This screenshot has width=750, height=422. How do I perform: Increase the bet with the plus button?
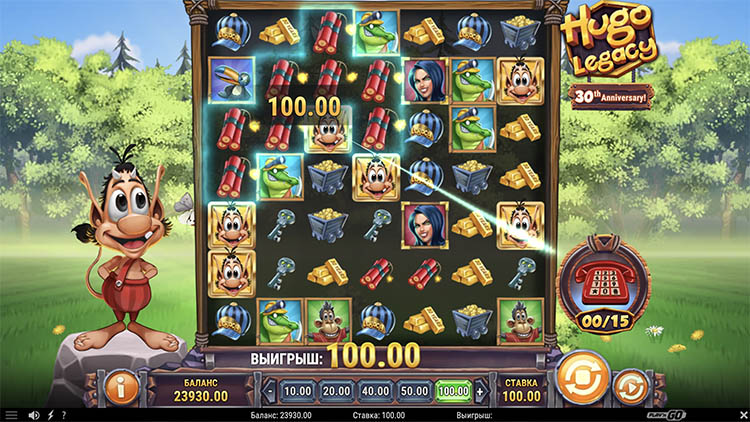tap(479, 390)
